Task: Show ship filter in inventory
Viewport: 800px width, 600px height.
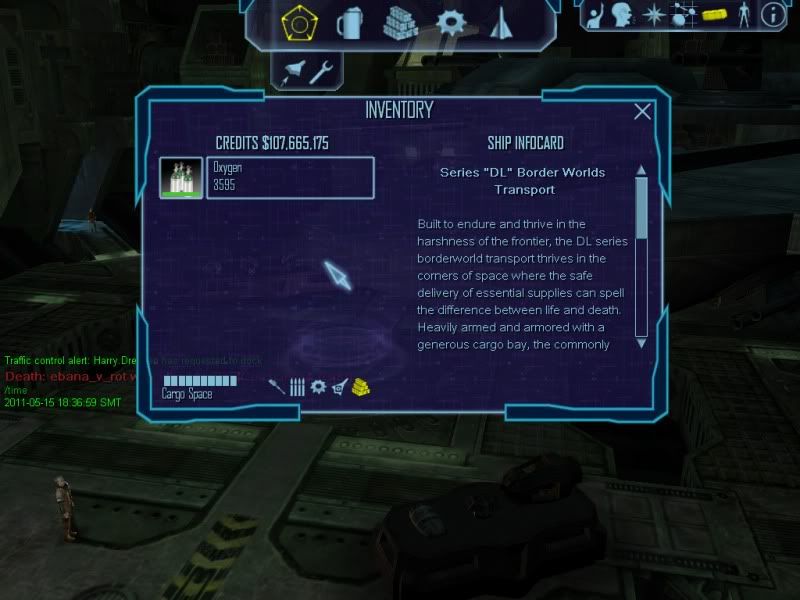Action: (x=340, y=386)
